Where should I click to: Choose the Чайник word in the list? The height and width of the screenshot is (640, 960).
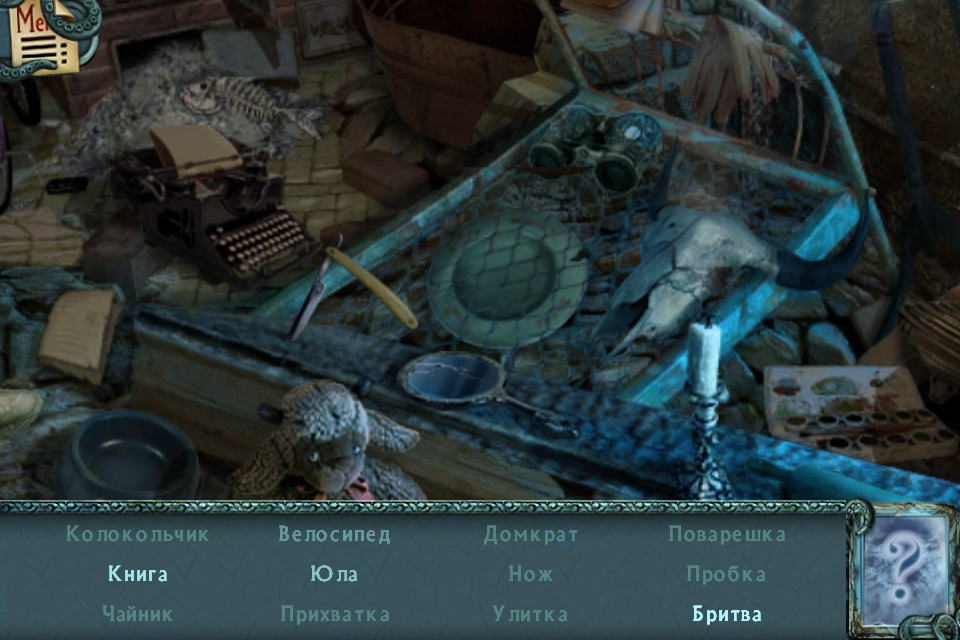[138, 614]
